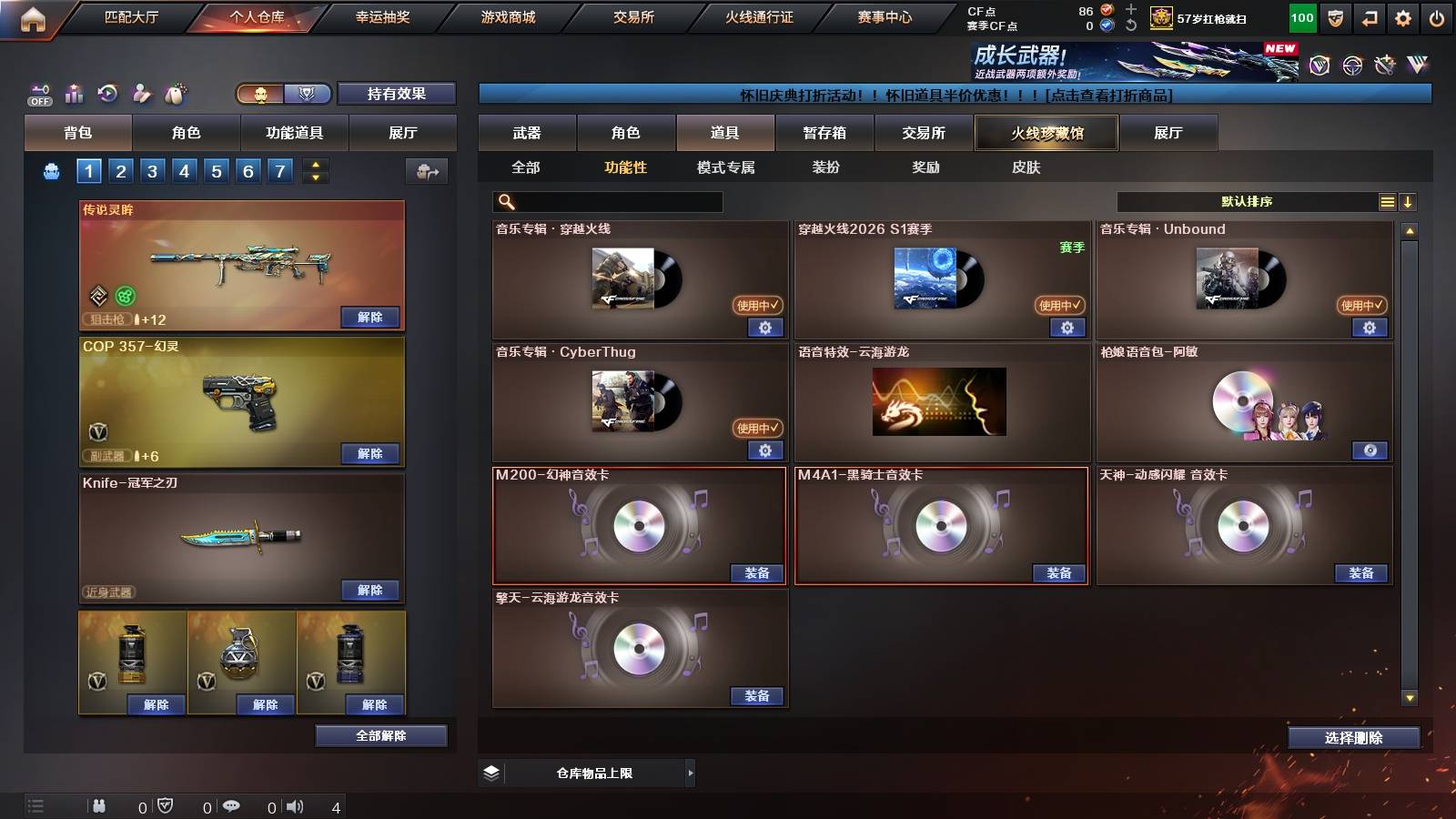Click the return arrow icon near the settings gear
This screenshot has width=1456, height=819.
click(x=1368, y=17)
